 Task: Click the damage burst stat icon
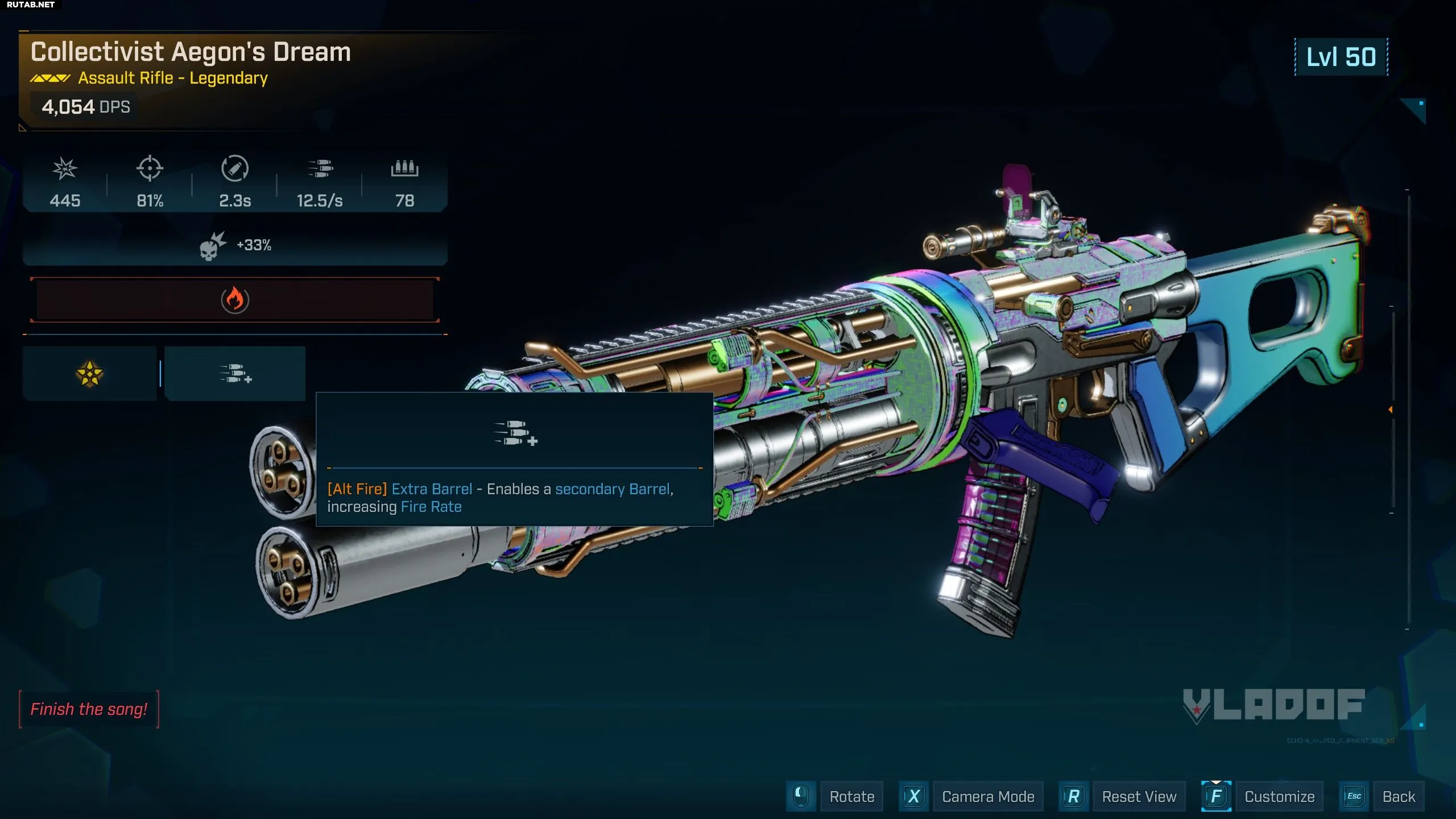point(65,169)
